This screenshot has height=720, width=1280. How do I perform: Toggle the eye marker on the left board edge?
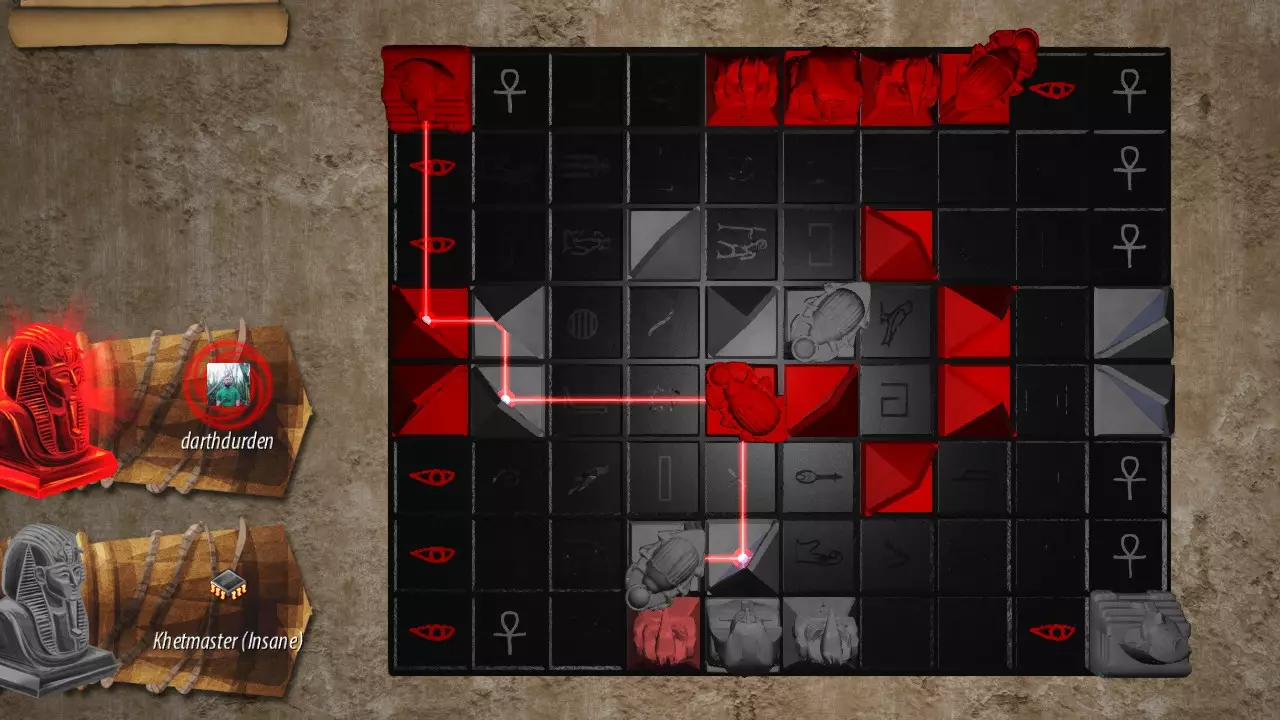pyautogui.click(x=432, y=165)
